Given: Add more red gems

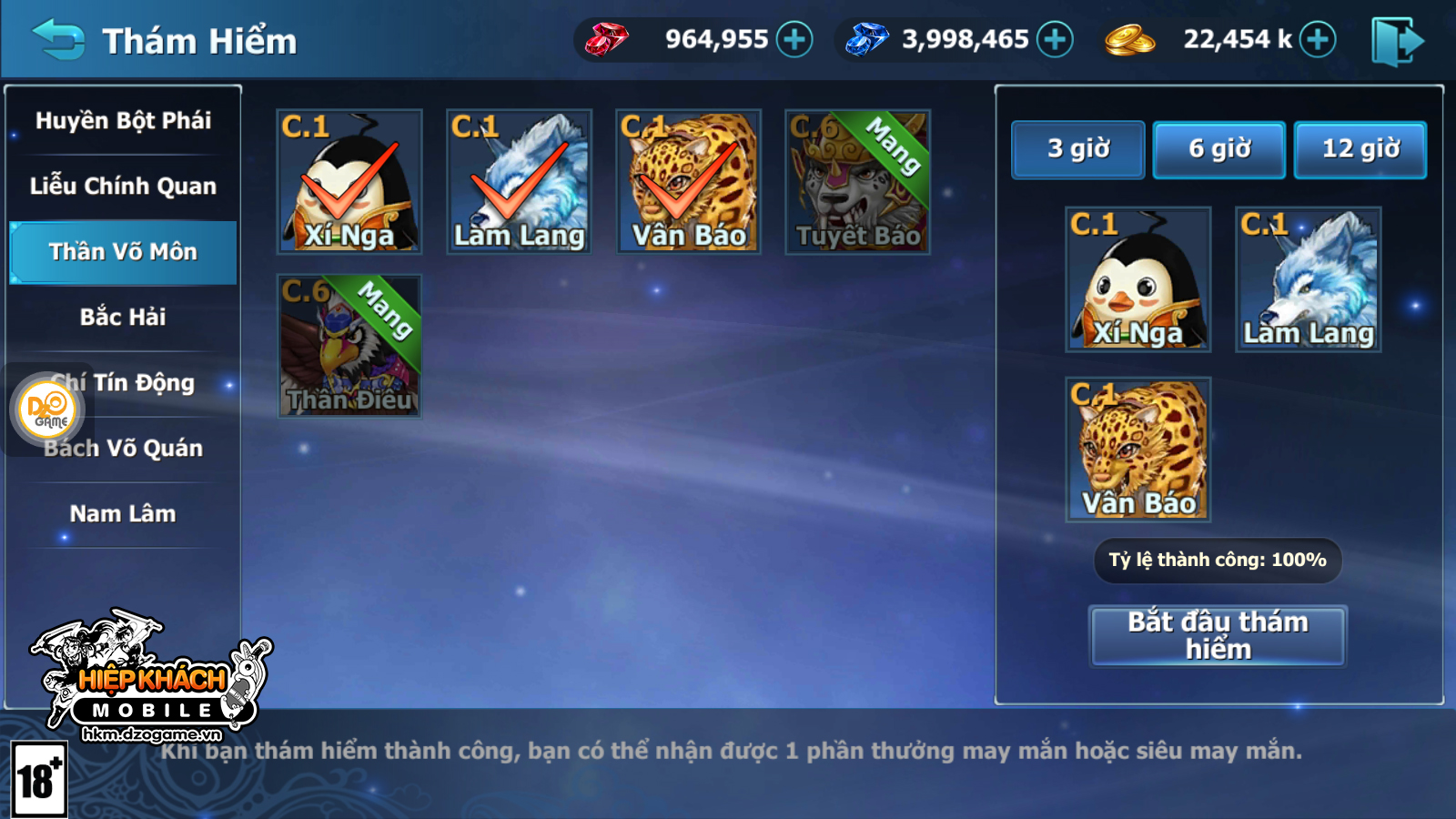Looking at the screenshot, I should [x=794, y=40].
